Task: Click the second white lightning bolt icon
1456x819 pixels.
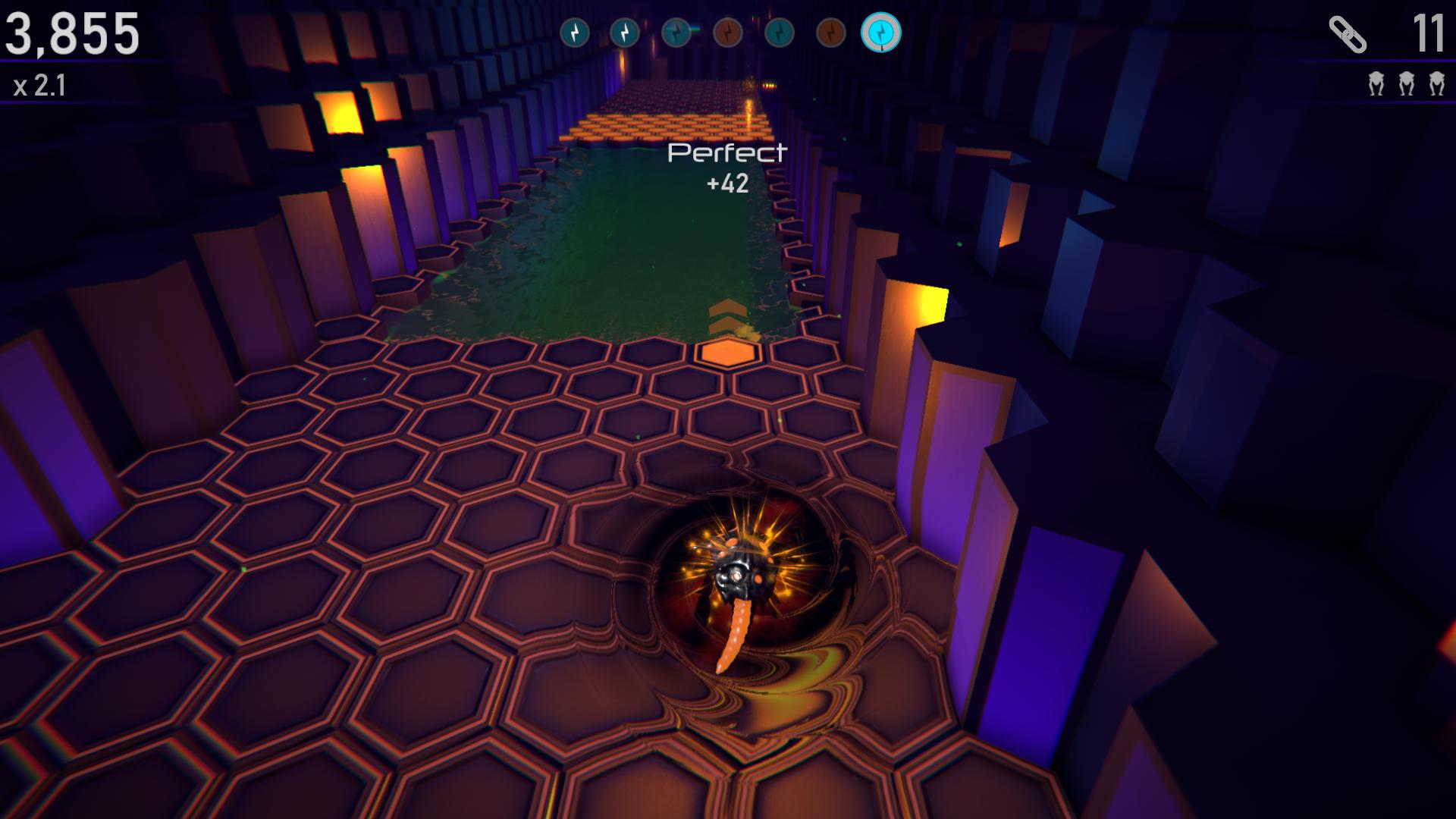Action: tap(624, 32)
